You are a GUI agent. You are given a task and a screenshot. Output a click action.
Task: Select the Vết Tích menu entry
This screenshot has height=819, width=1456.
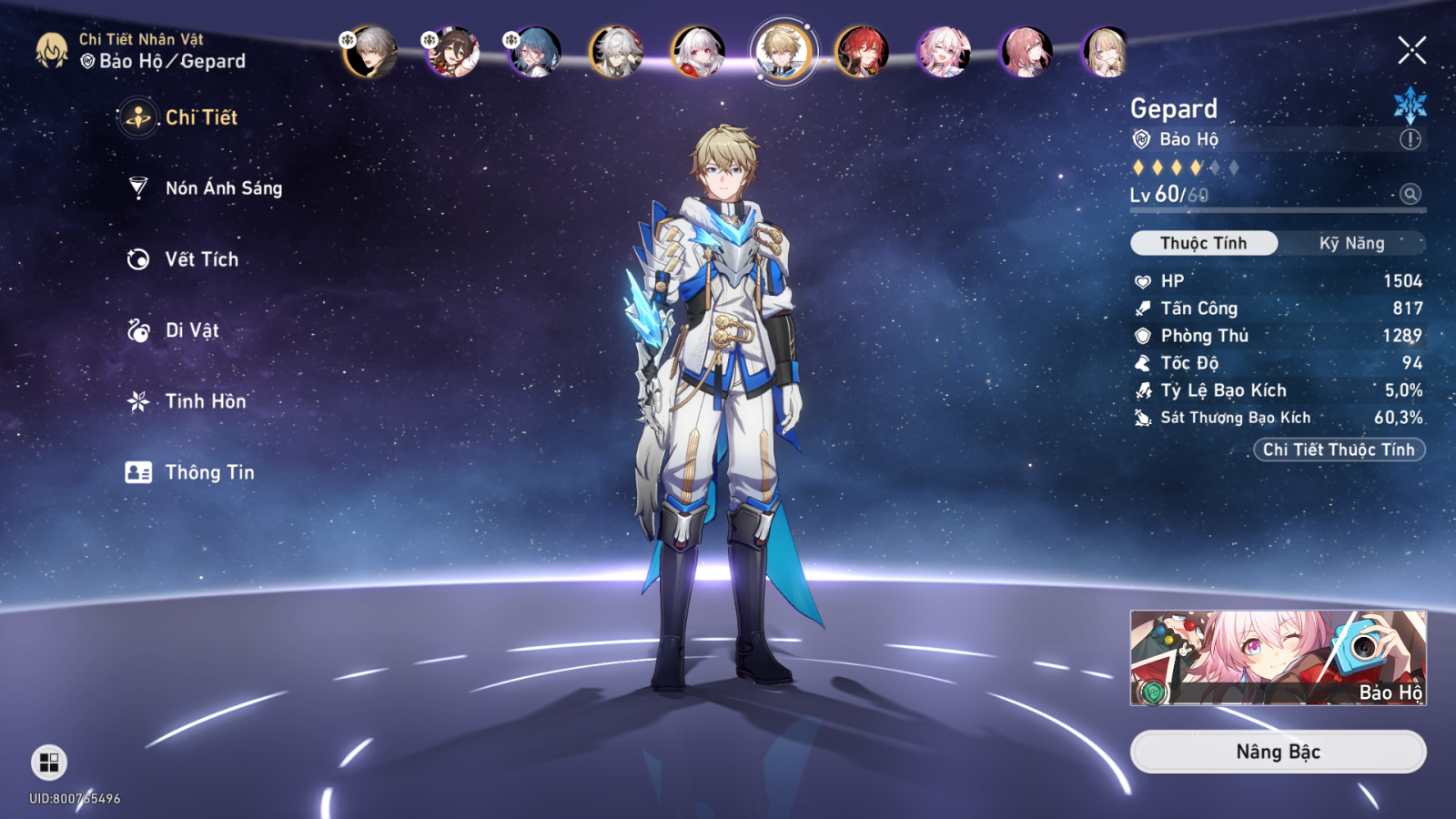201,259
